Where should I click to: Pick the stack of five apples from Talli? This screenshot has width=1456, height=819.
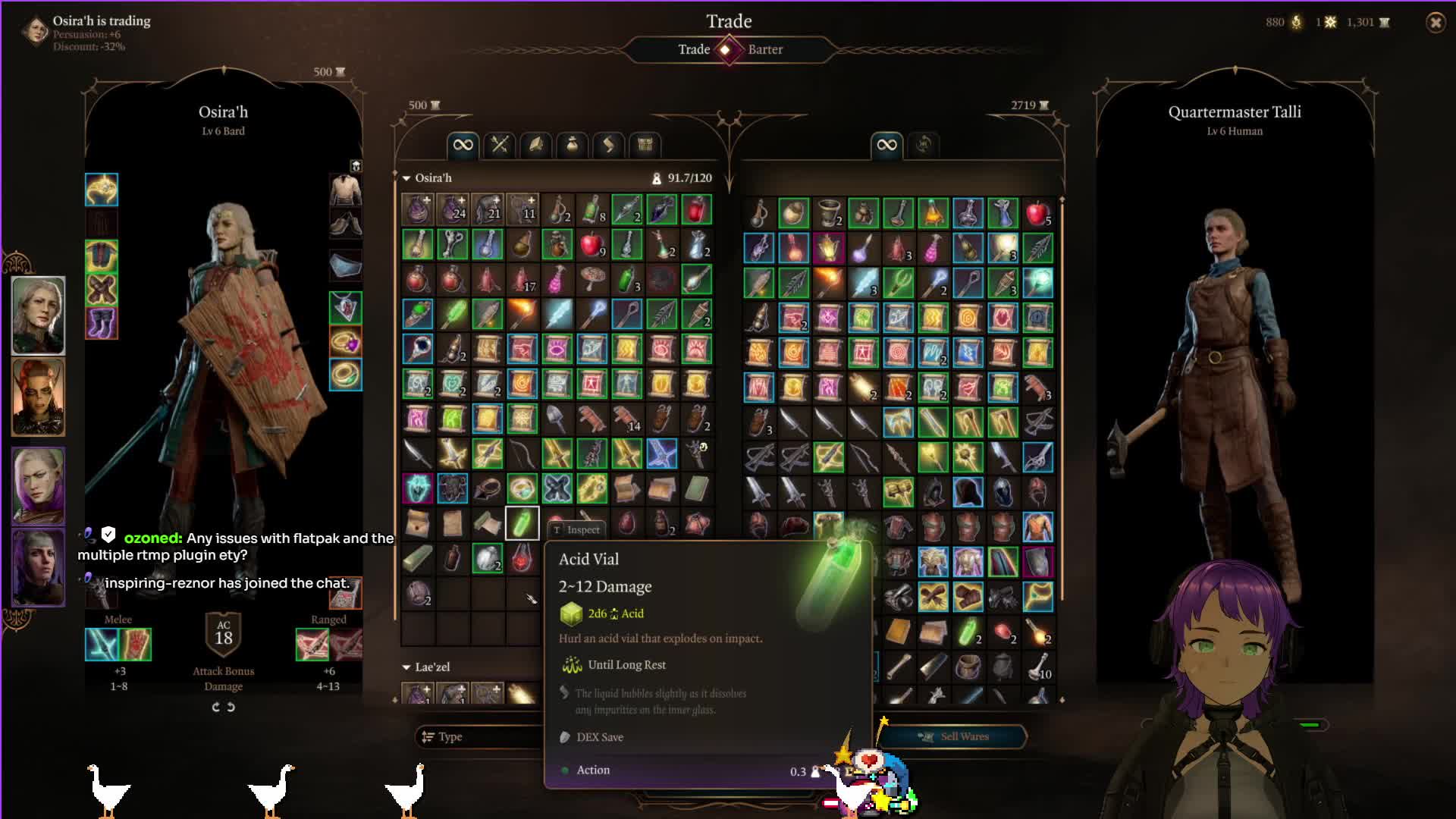(1037, 213)
